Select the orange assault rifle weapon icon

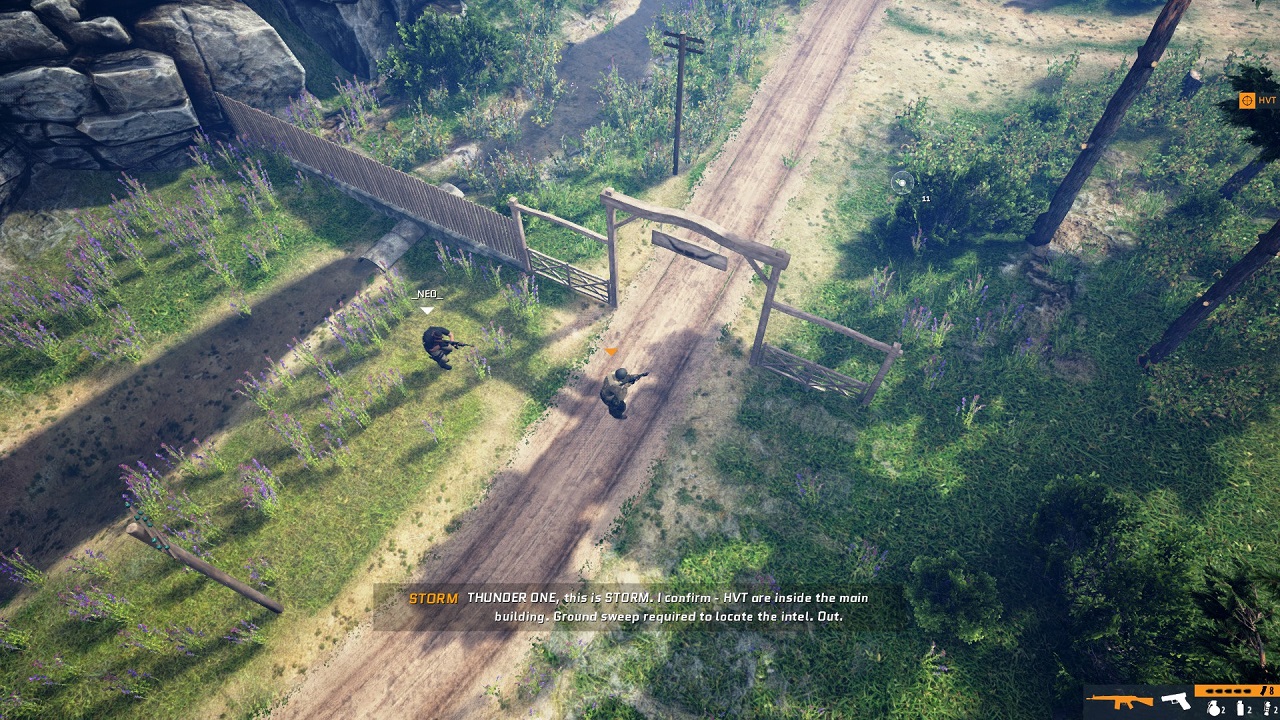pos(1119,701)
